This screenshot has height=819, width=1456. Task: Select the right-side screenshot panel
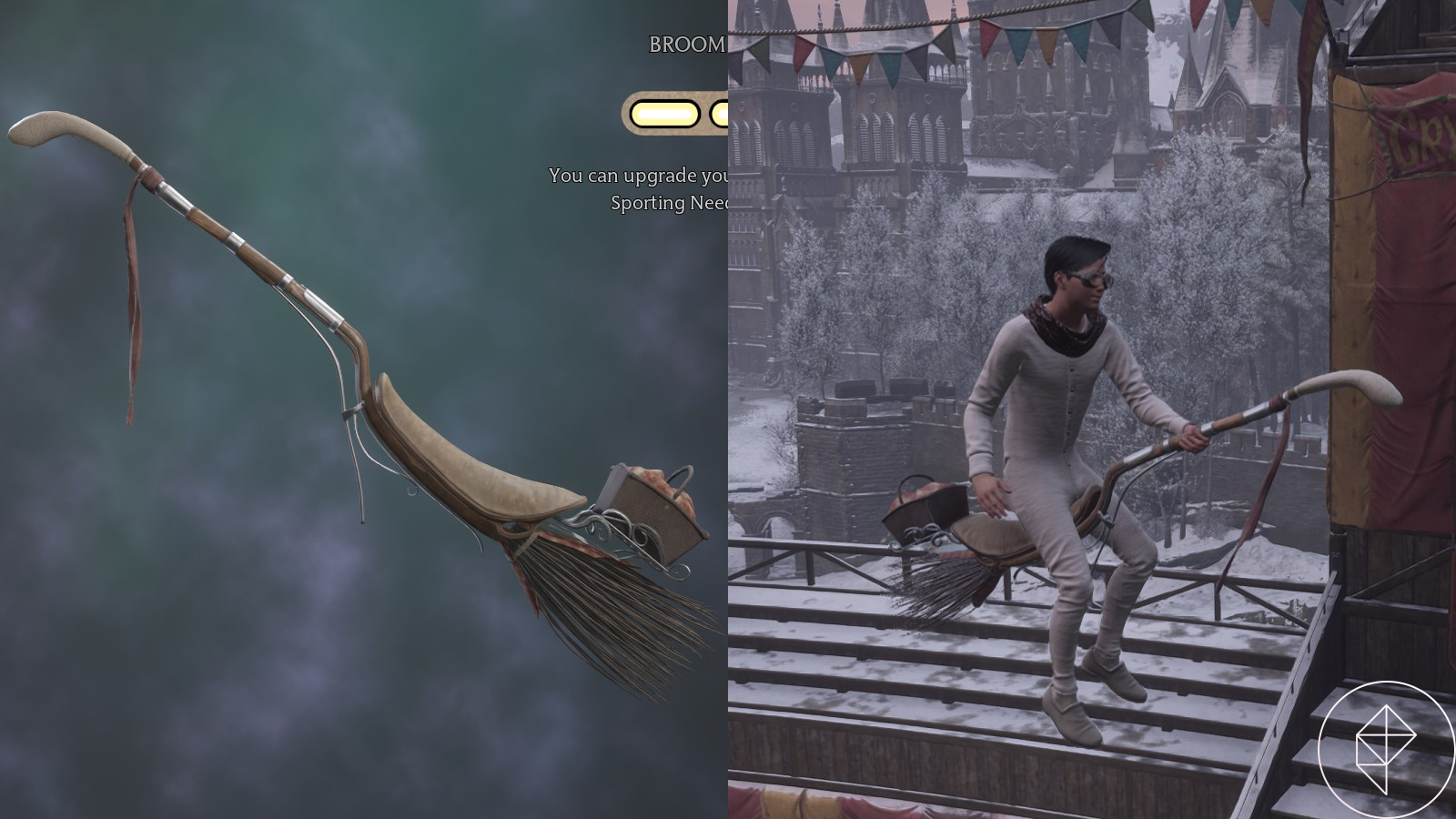pos(1092,409)
